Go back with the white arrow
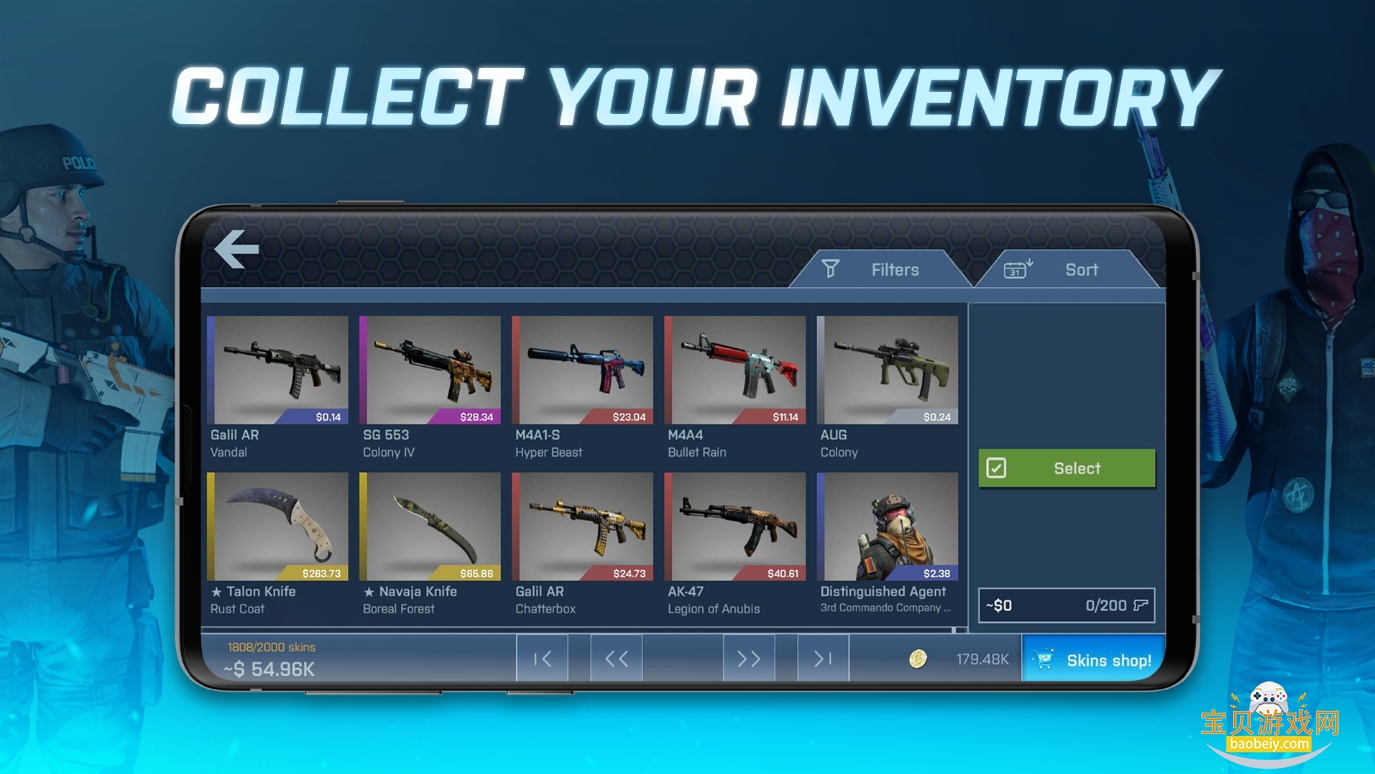The image size is (1375, 774). coord(237,249)
